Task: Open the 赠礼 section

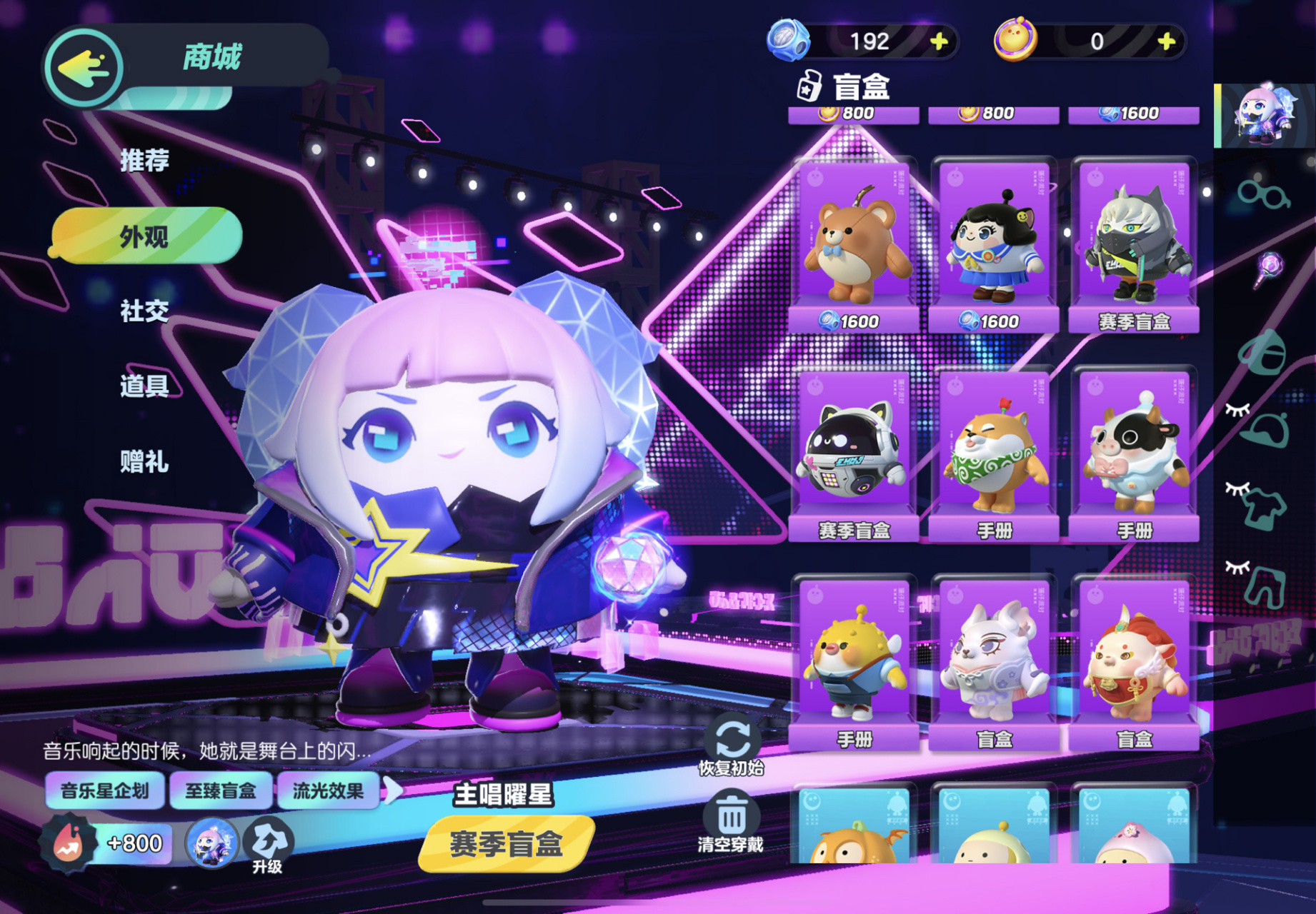Action: pos(143,463)
